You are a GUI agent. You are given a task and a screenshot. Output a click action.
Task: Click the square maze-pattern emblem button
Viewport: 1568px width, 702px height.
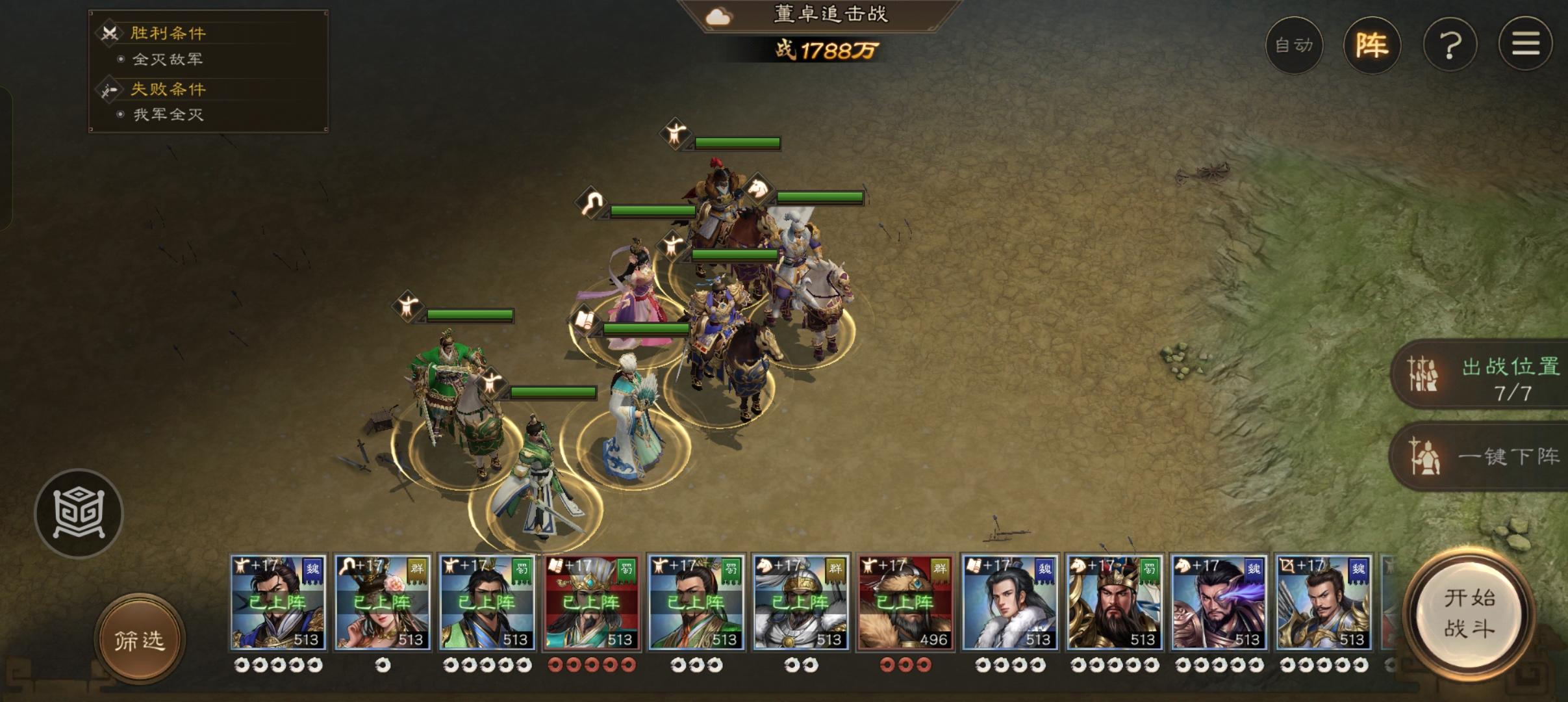(79, 513)
